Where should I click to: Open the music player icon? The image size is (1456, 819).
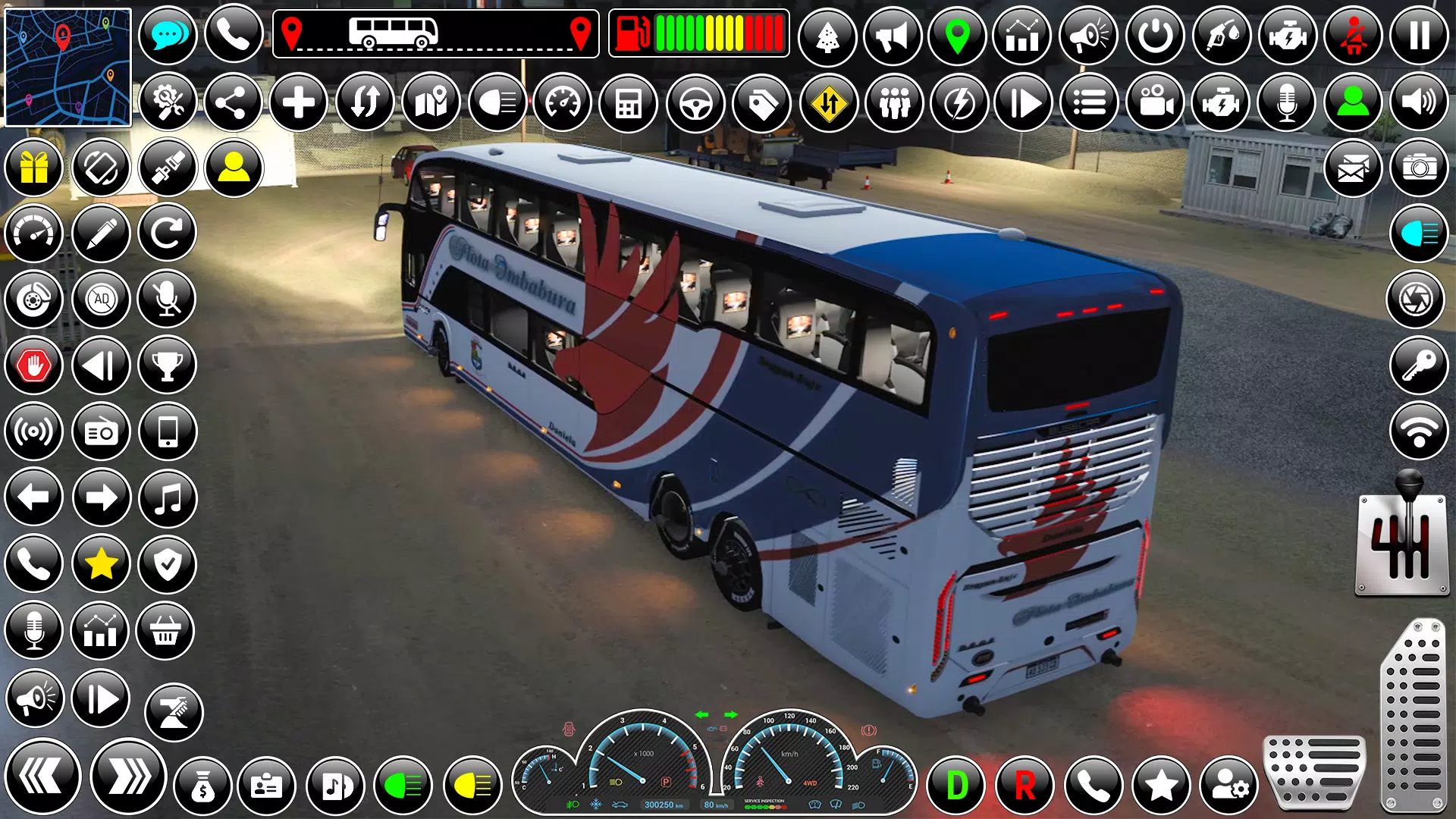168,497
